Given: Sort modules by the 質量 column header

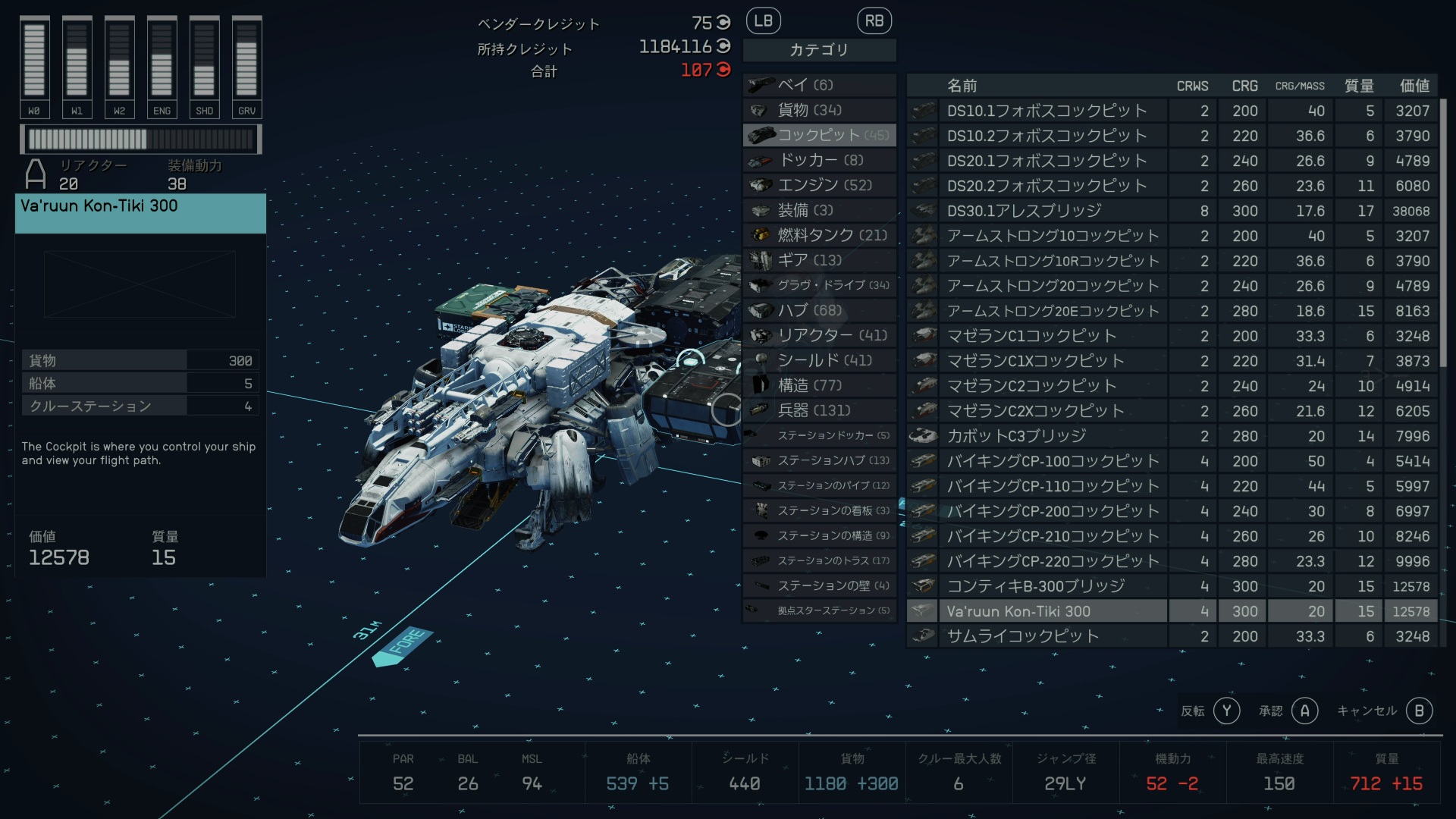Looking at the screenshot, I should (1358, 86).
